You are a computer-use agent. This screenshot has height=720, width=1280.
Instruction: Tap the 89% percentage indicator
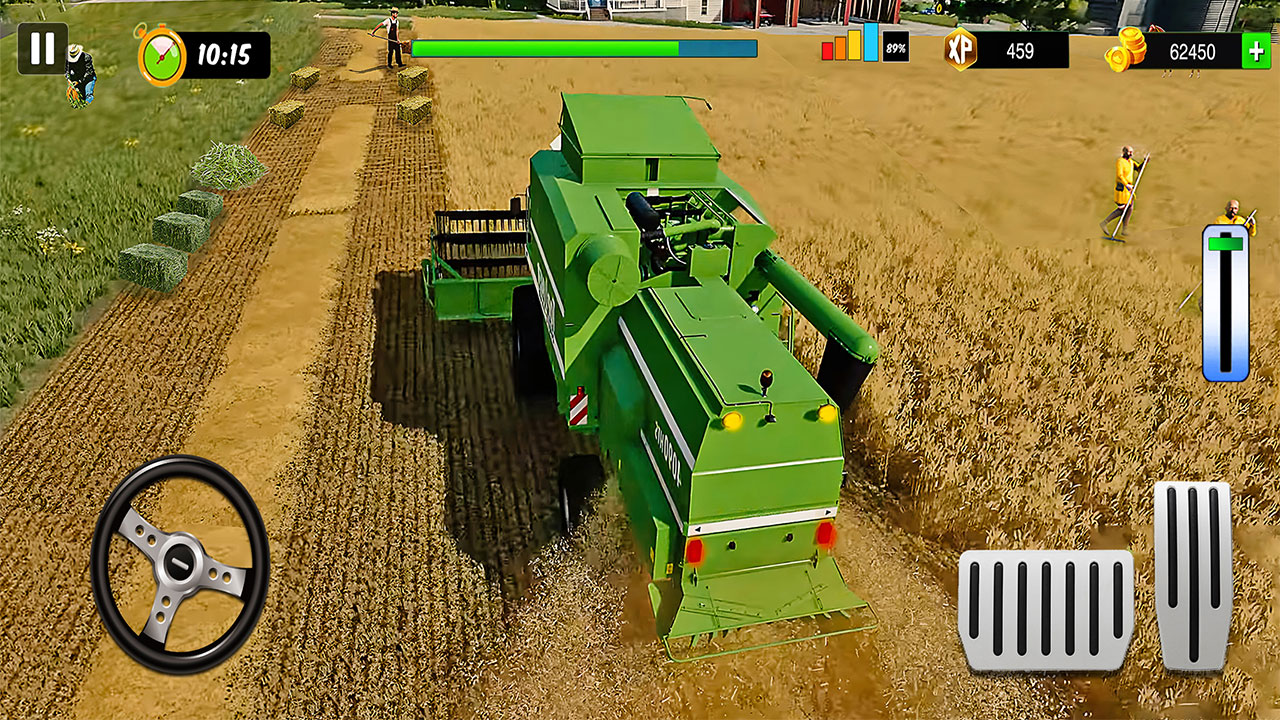[x=895, y=46]
